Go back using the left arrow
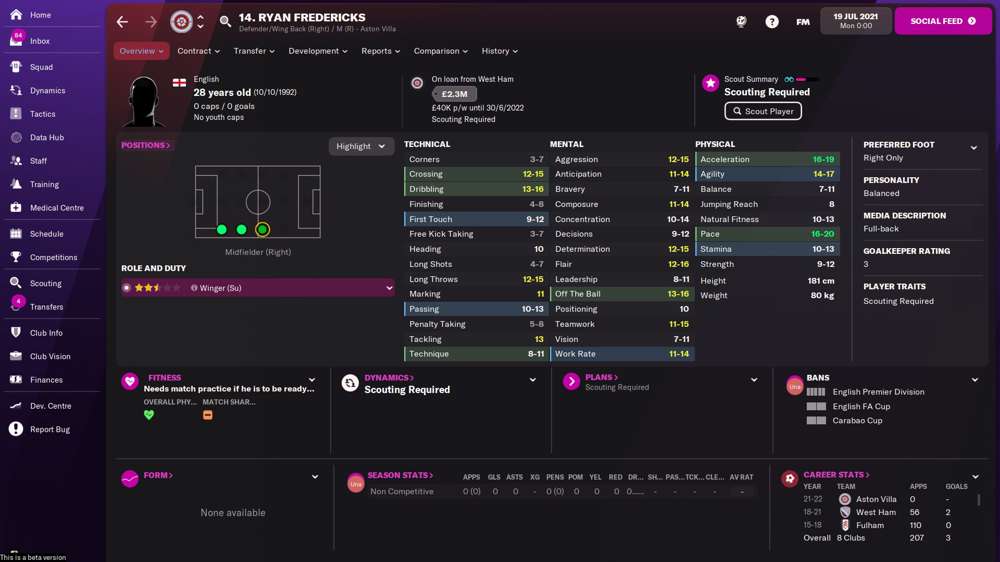The image size is (1000, 562). (x=122, y=21)
